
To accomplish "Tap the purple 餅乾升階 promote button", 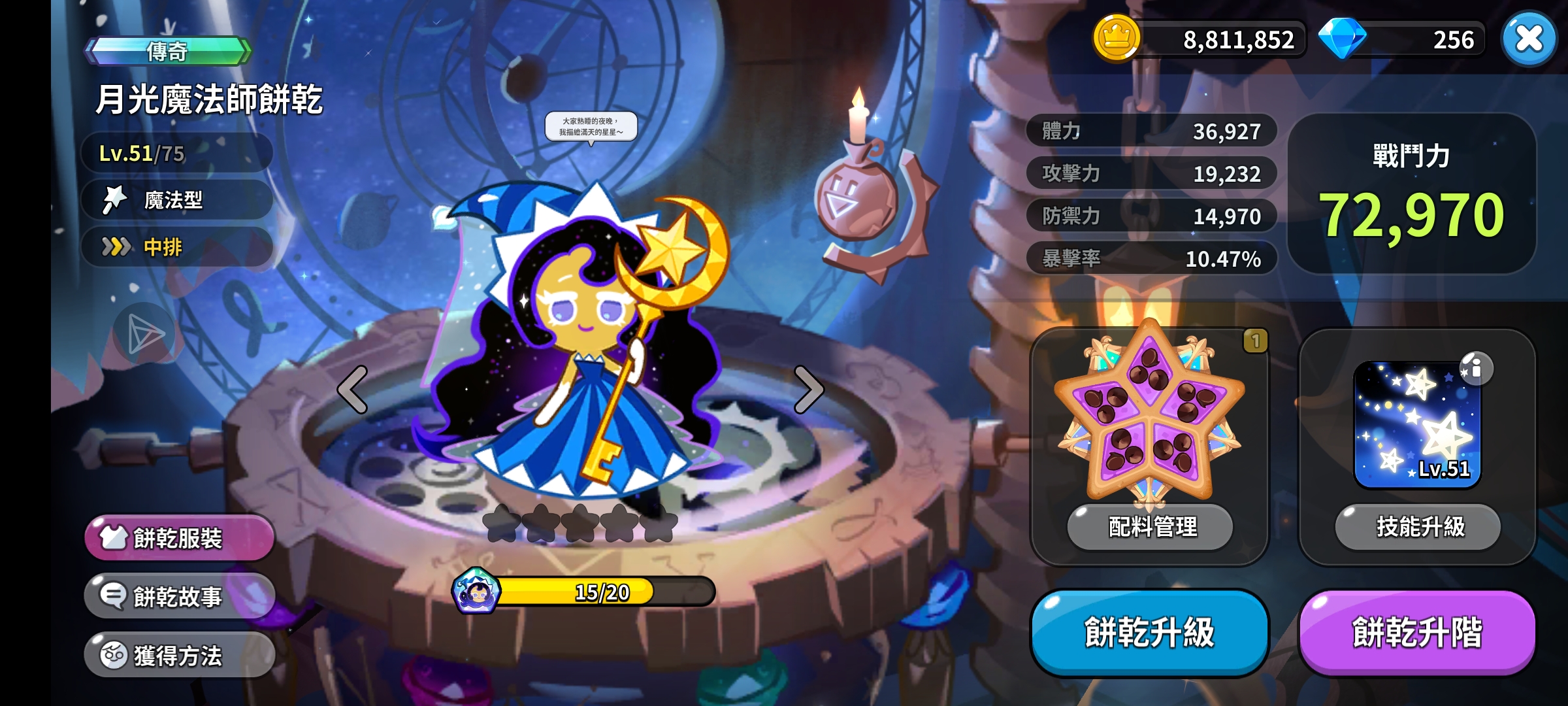I will [x=1416, y=632].
